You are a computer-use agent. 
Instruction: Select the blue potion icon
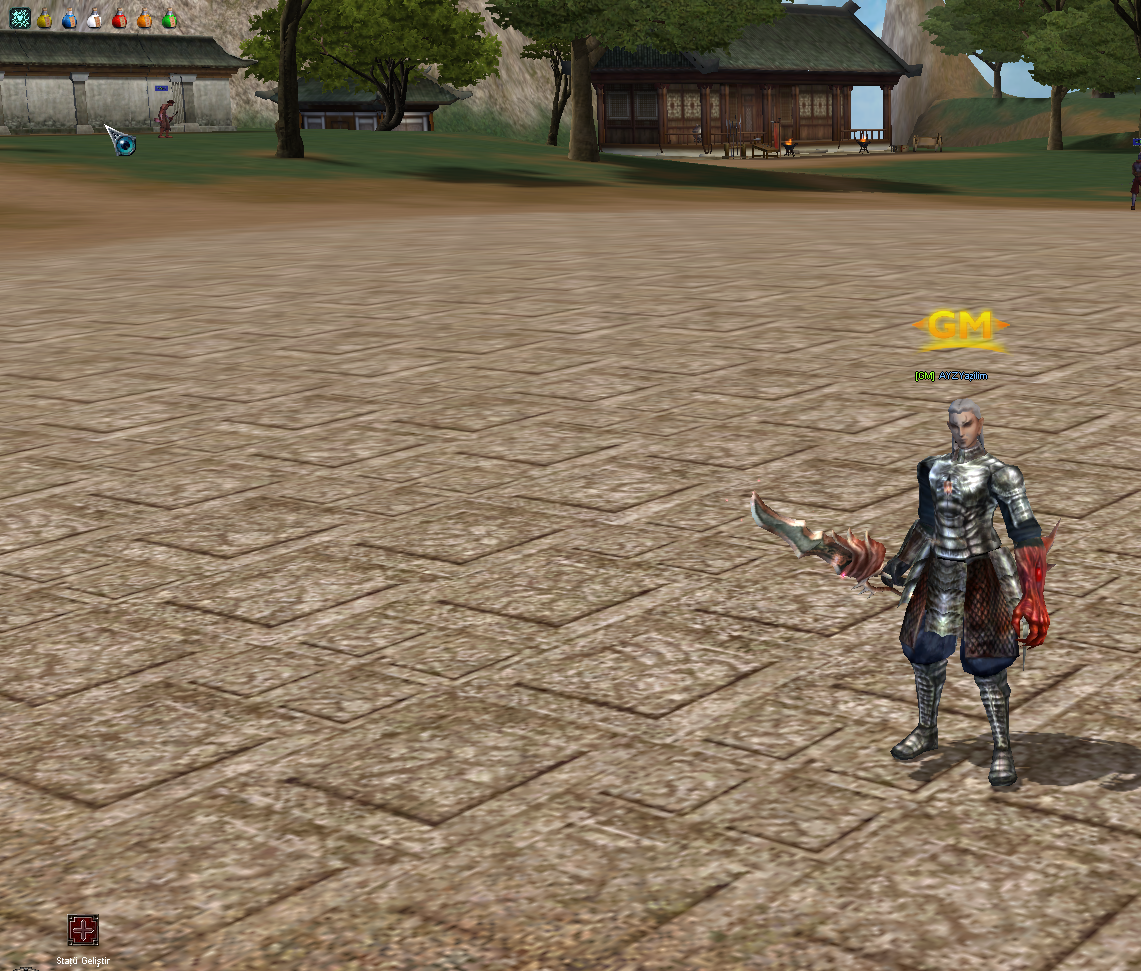[70, 19]
